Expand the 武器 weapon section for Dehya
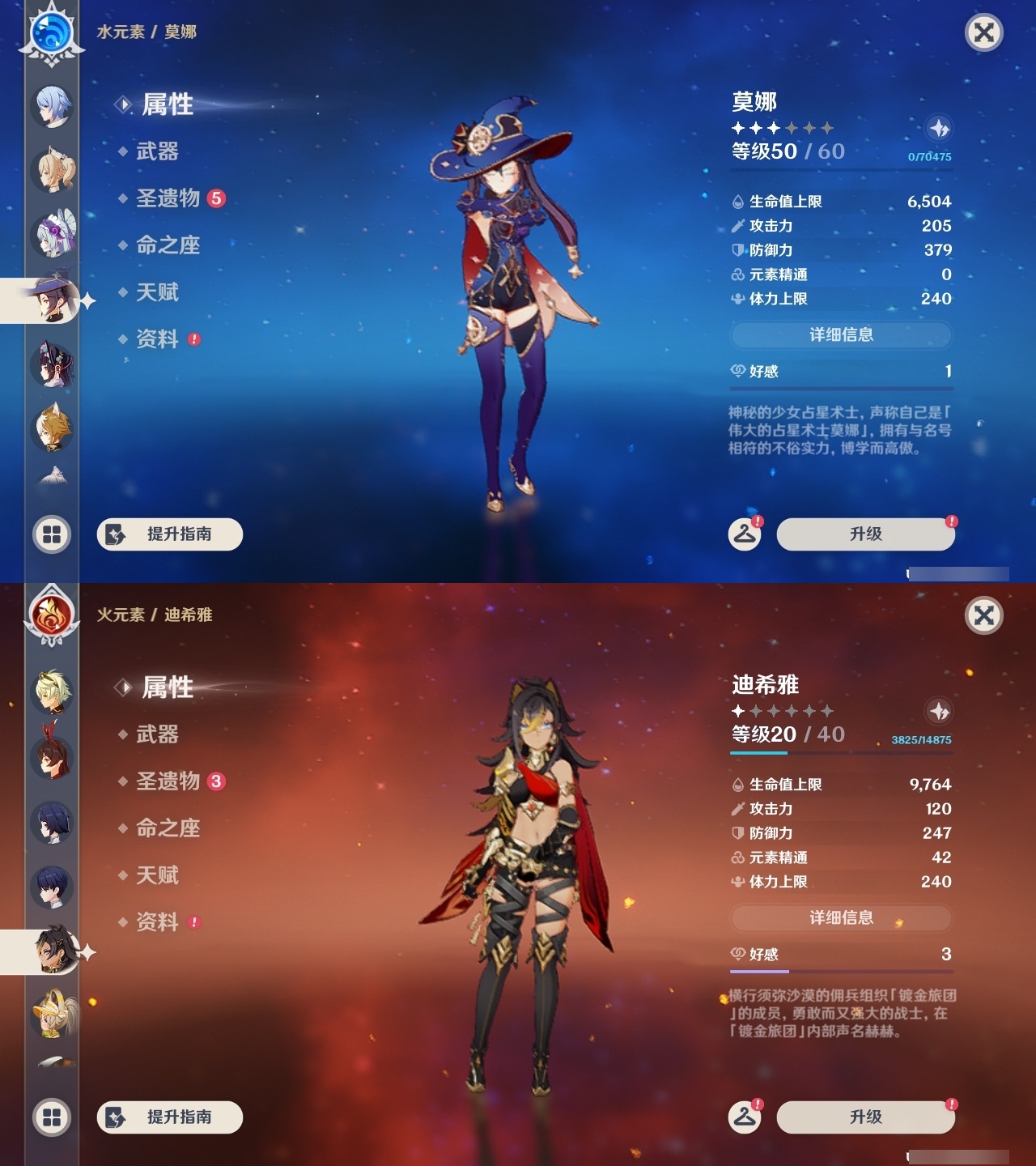This screenshot has height=1166, width=1036. (157, 734)
